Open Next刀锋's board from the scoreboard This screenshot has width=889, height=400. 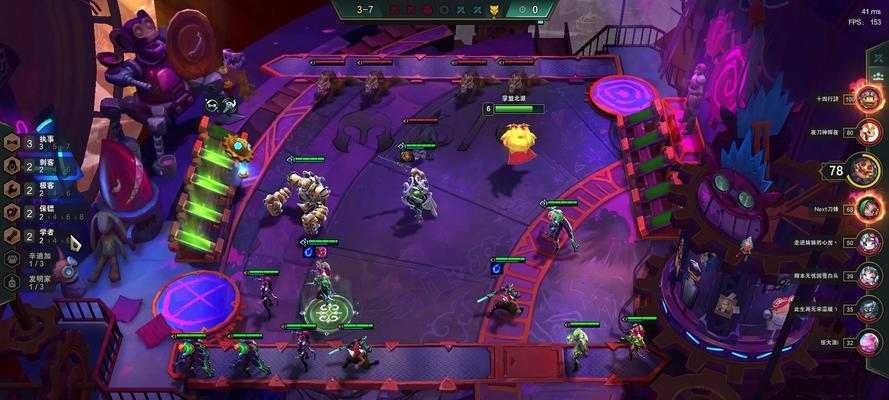click(x=871, y=208)
